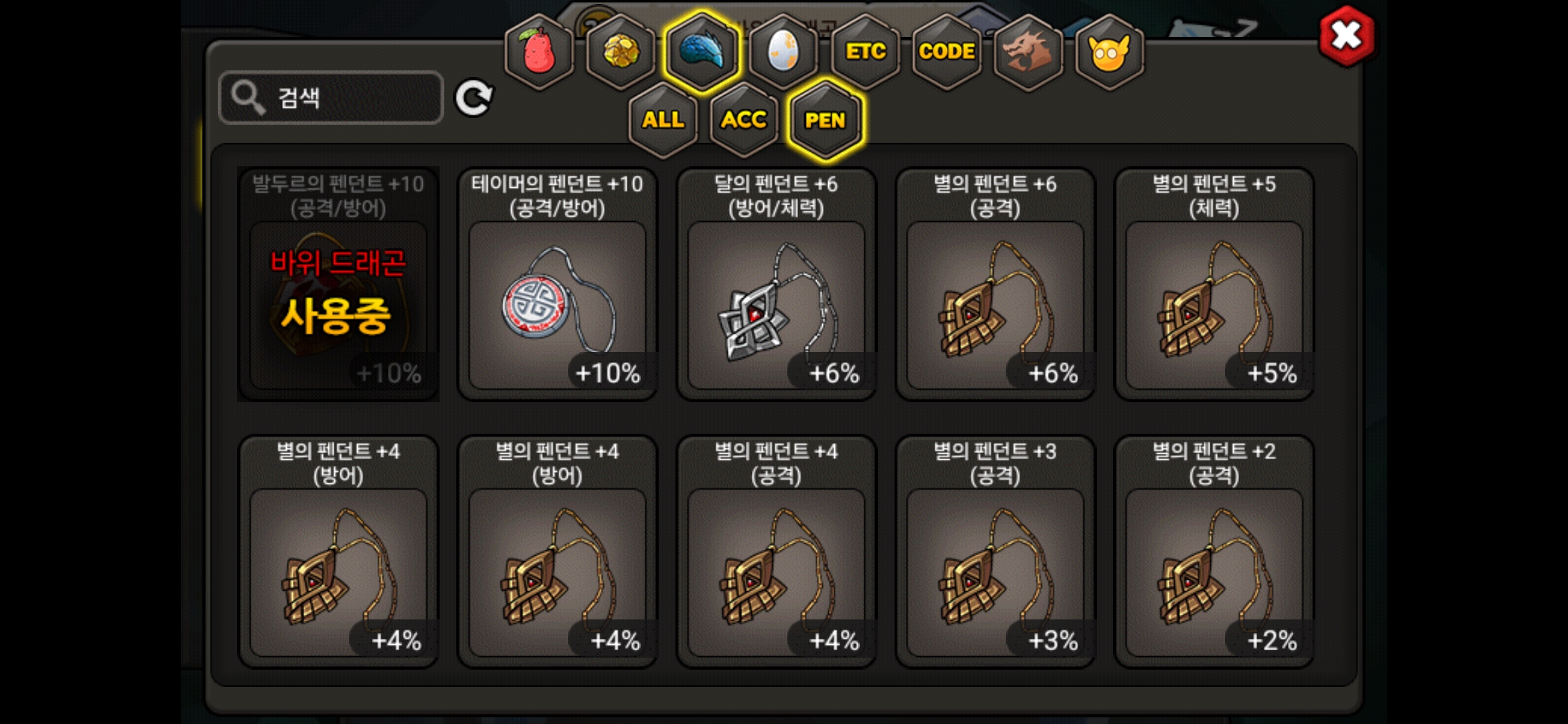This screenshot has height=724, width=1568.
Task: Close the inventory with the red X
Action: pos(1346,36)
